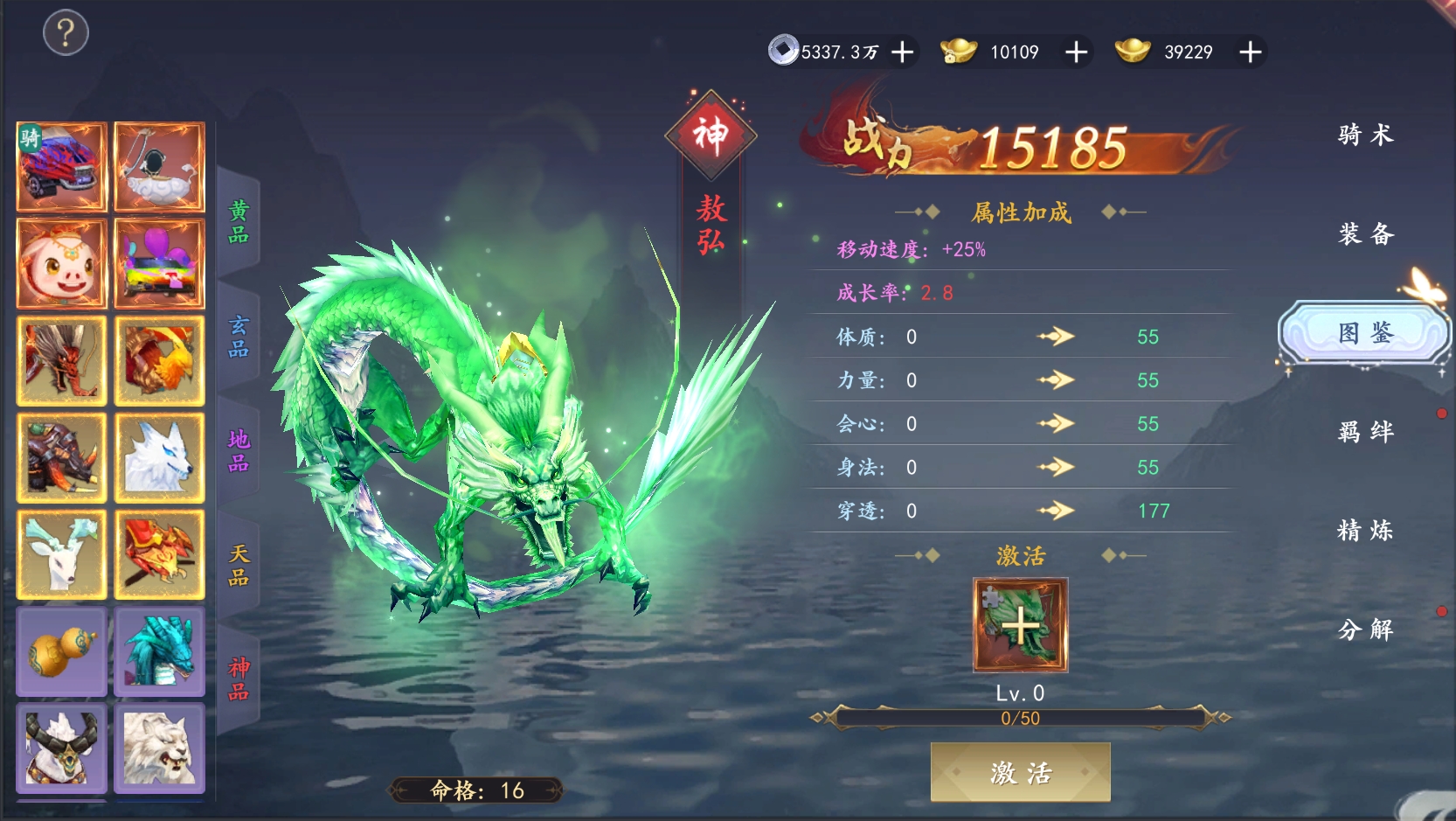This screenshot has height=821, width=1456.
Task: Select the white deer mount icon
Action: pos(61,554)
